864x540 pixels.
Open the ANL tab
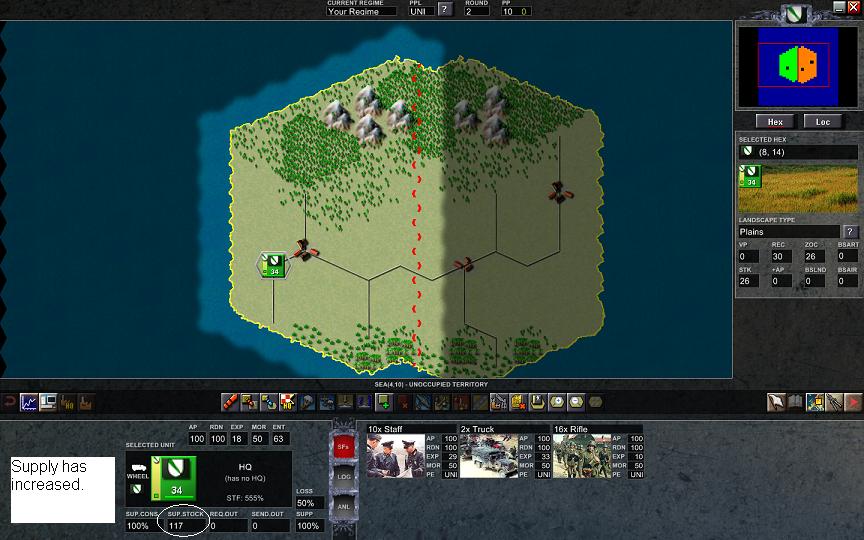342,508
